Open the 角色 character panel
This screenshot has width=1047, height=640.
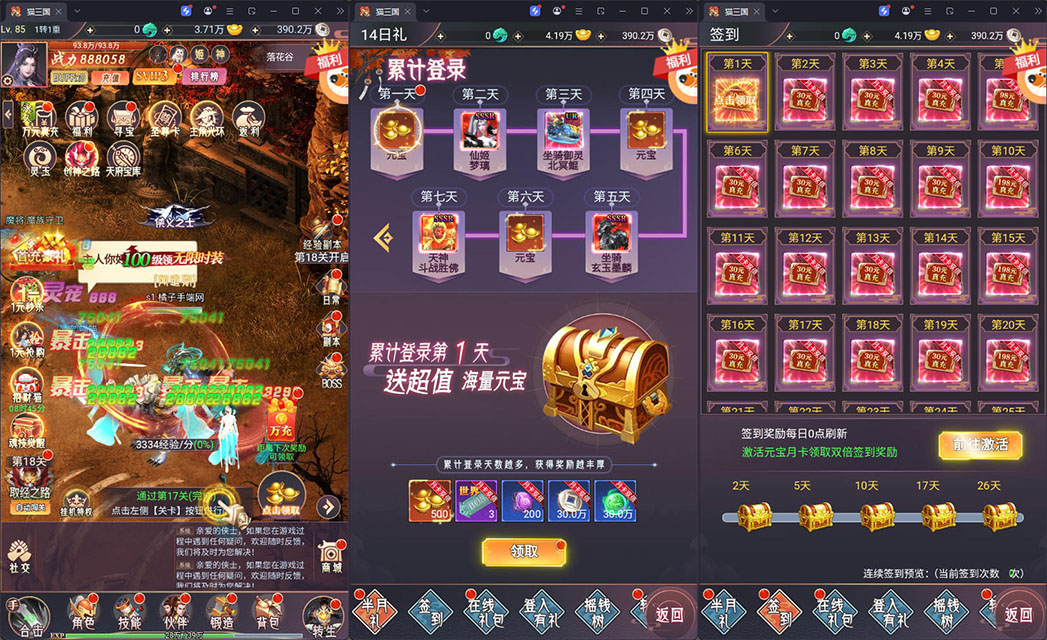(x=82, y=611)
